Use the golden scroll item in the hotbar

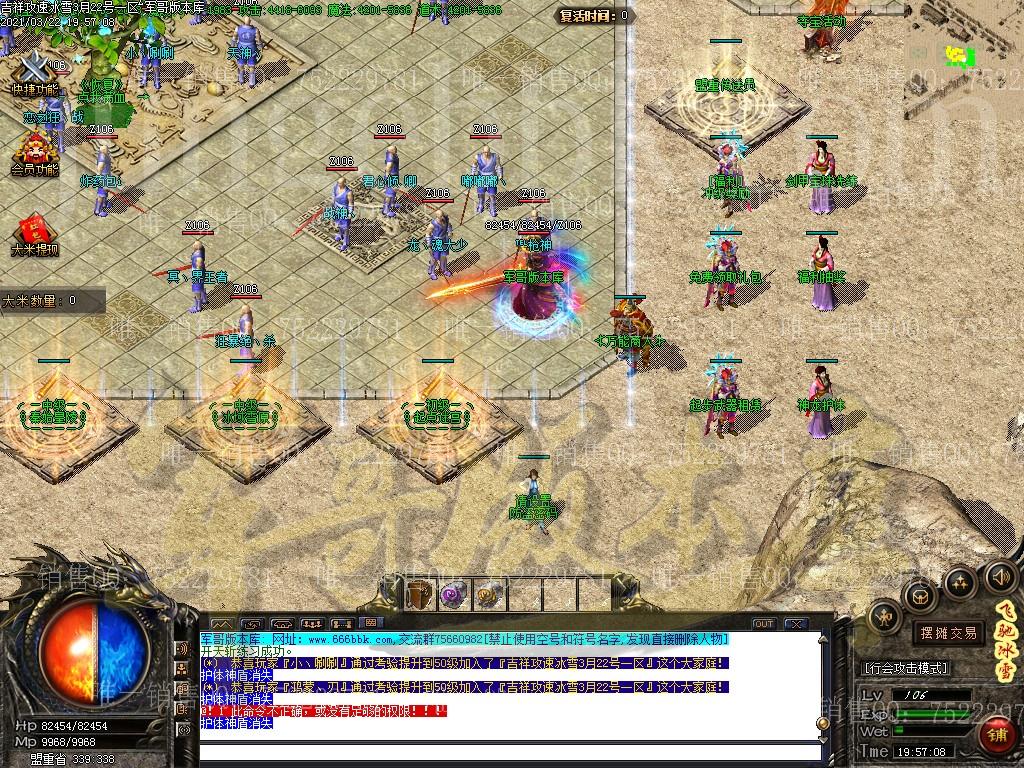(x=486, y=594)
